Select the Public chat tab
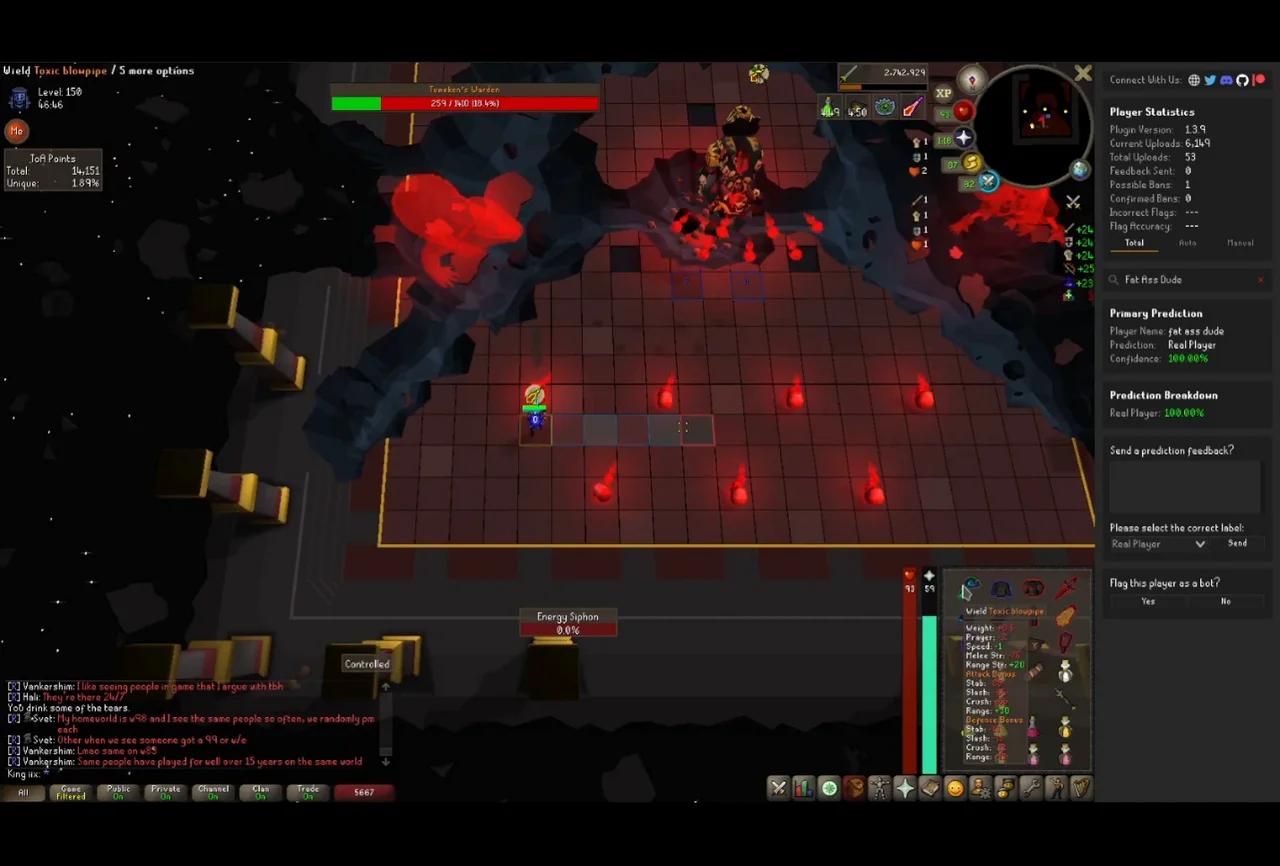1280x866 pixels. (119, 792)
